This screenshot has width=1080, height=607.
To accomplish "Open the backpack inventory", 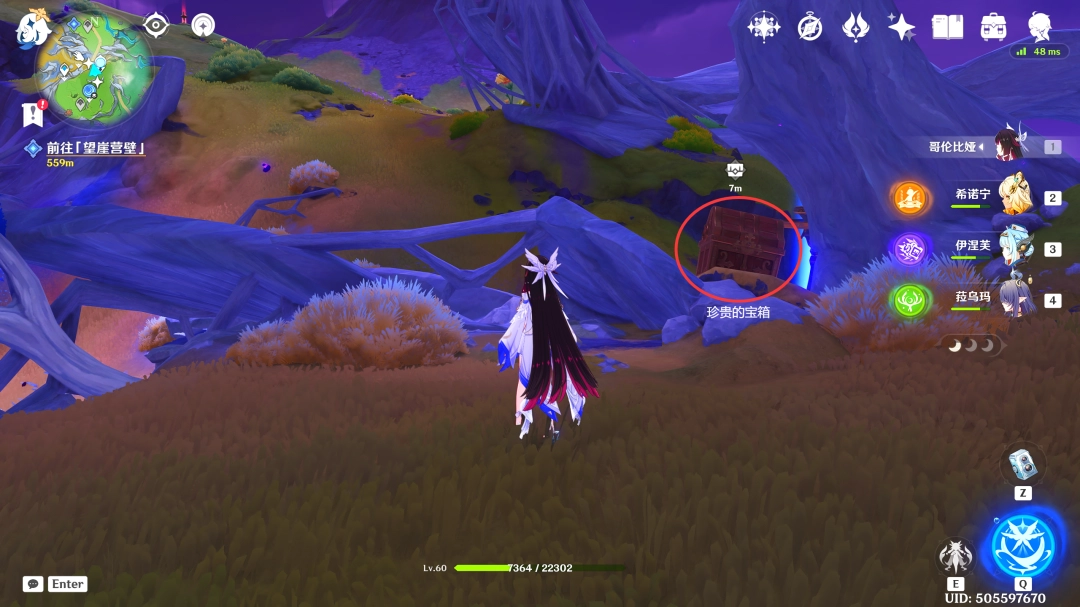I will [x=993, y=27].
